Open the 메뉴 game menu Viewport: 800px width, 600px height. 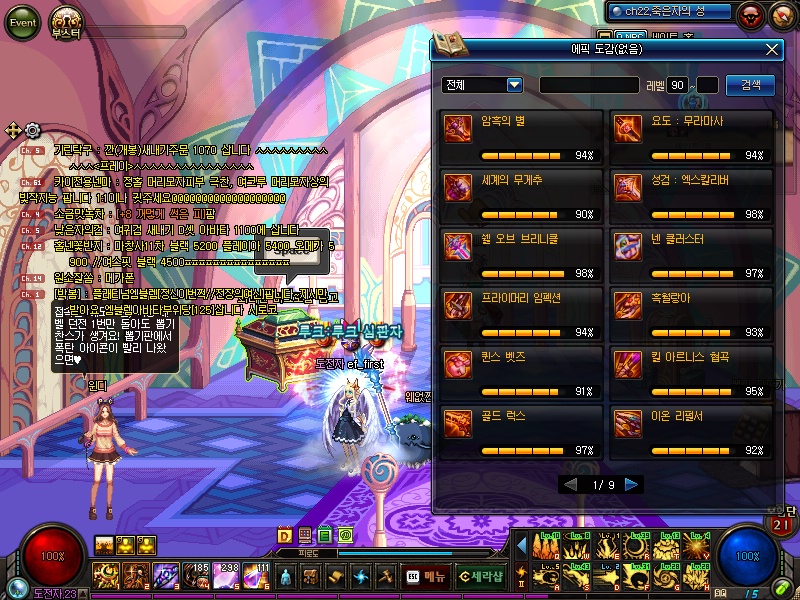pos(426,576)
